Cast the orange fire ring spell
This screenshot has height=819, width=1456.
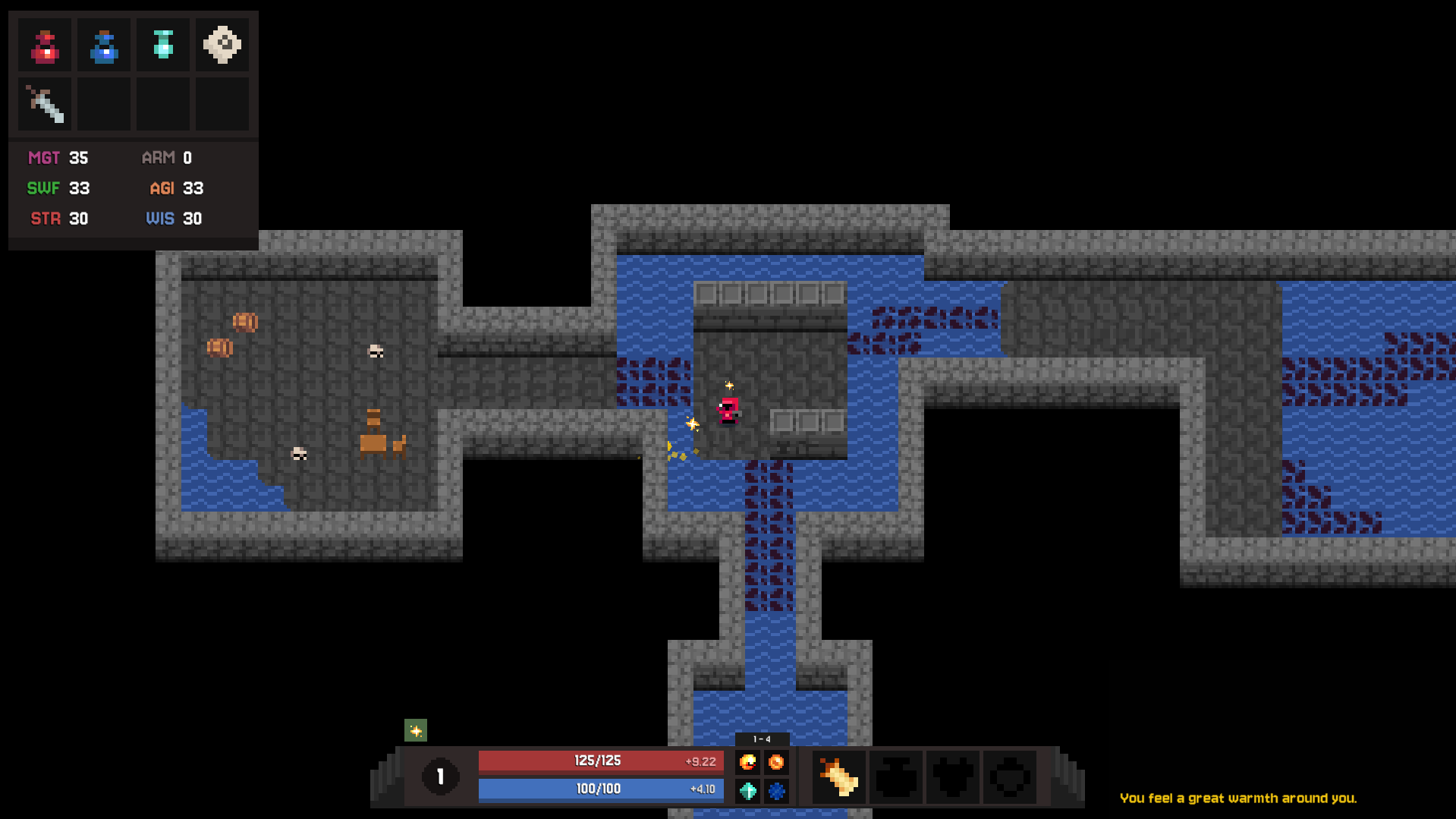[x=776, y=762]
